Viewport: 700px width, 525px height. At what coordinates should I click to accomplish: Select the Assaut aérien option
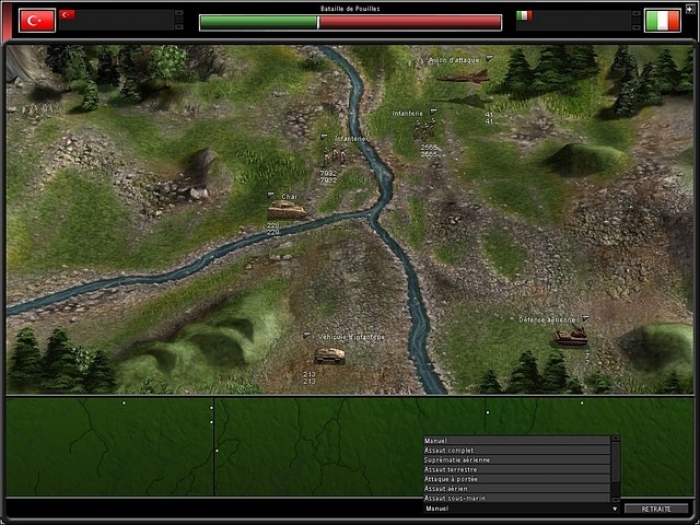[x=516, y=488]
